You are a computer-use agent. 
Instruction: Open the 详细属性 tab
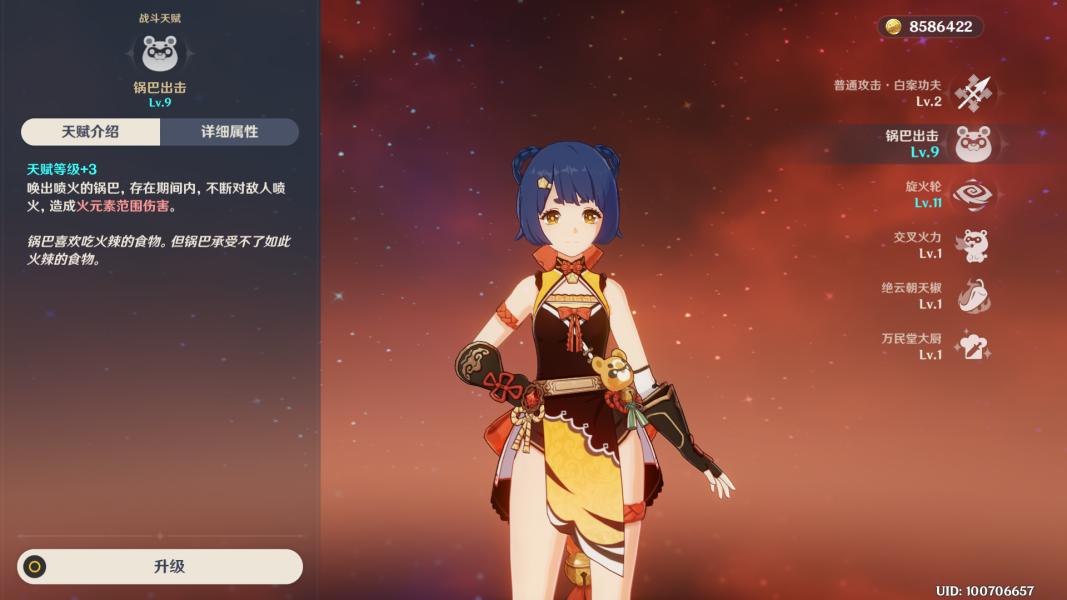229,132
